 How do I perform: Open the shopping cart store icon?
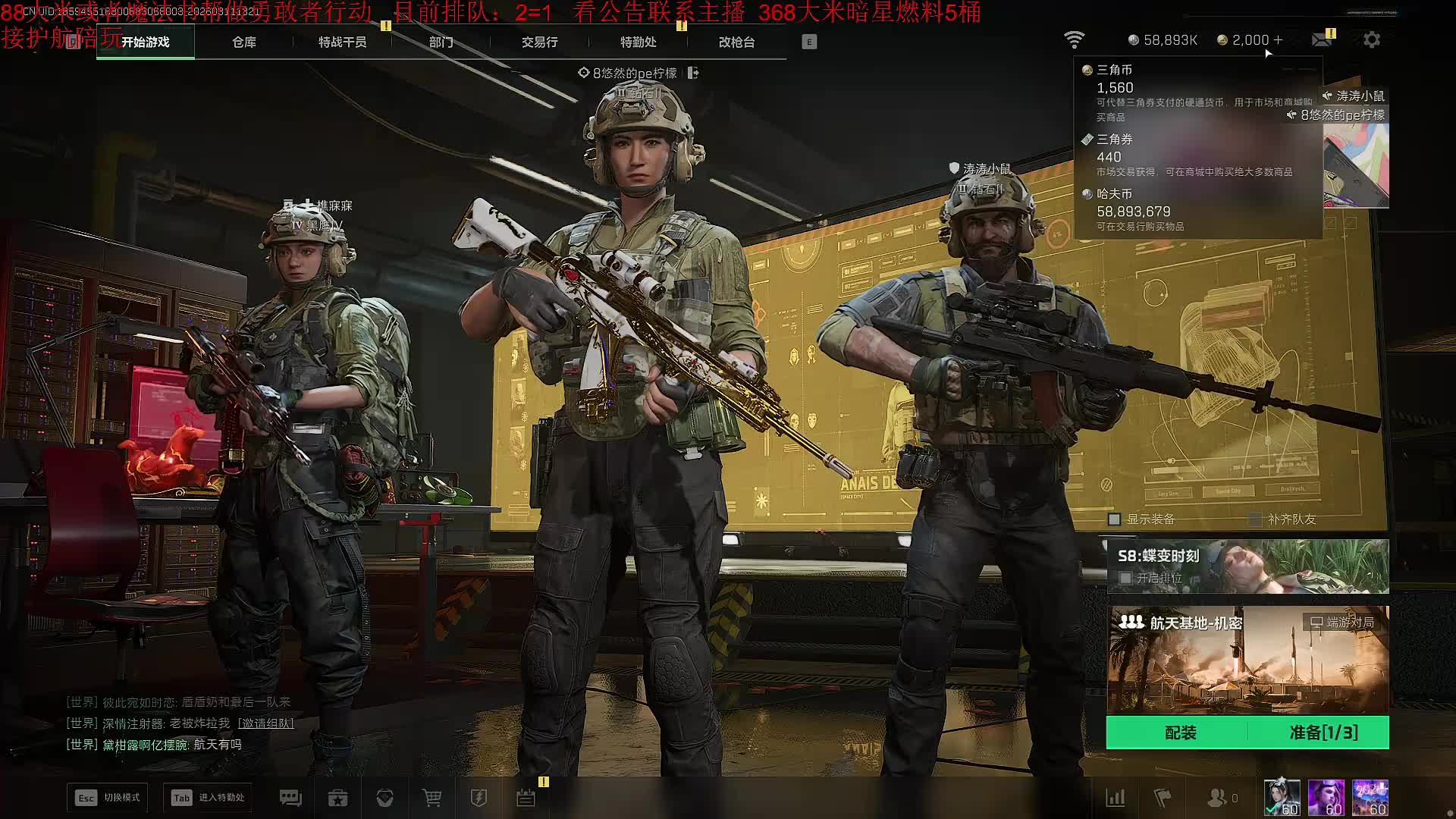(431, 798)
